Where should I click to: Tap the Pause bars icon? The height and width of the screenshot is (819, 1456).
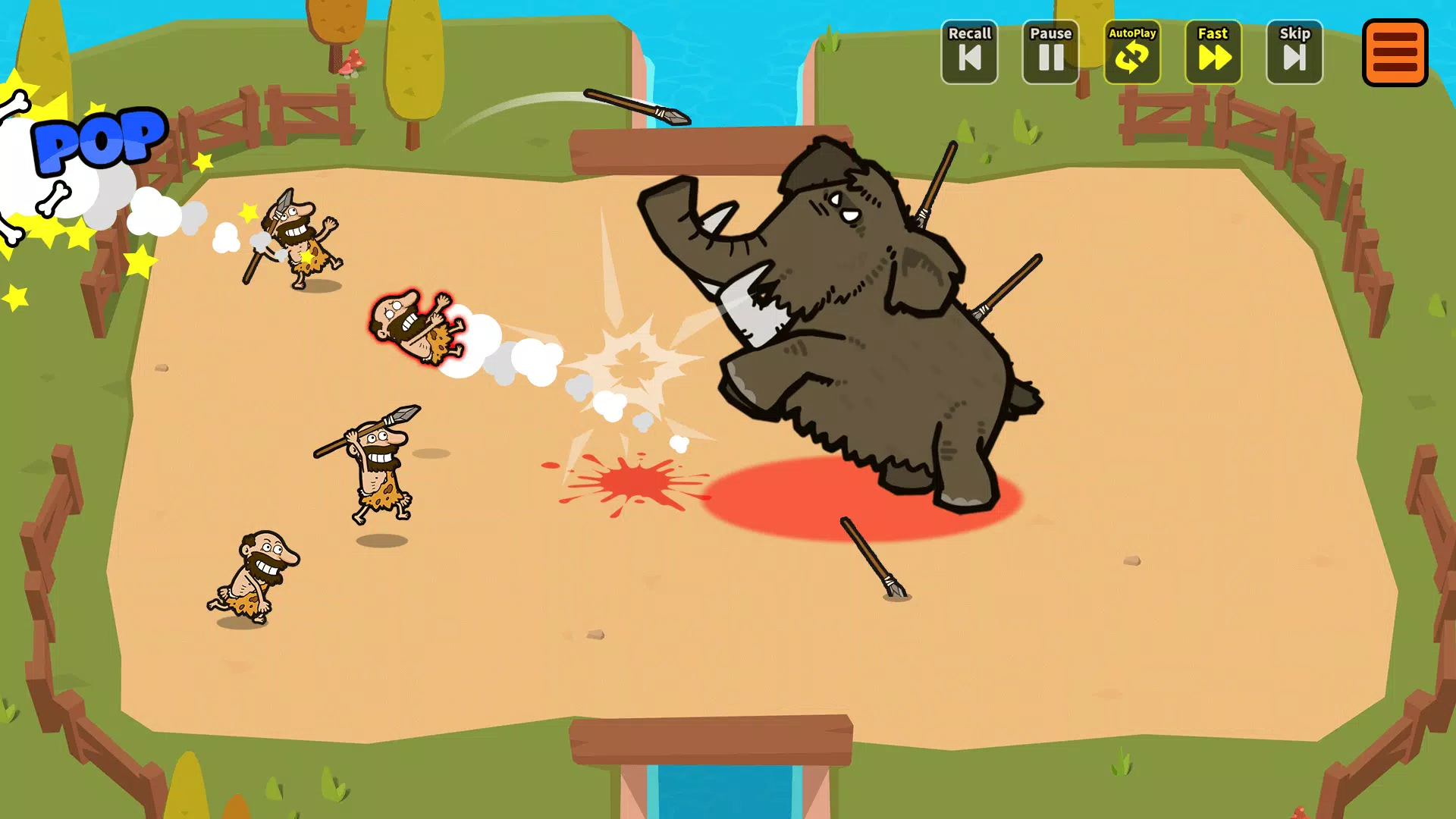click(x=1050, y=59)
